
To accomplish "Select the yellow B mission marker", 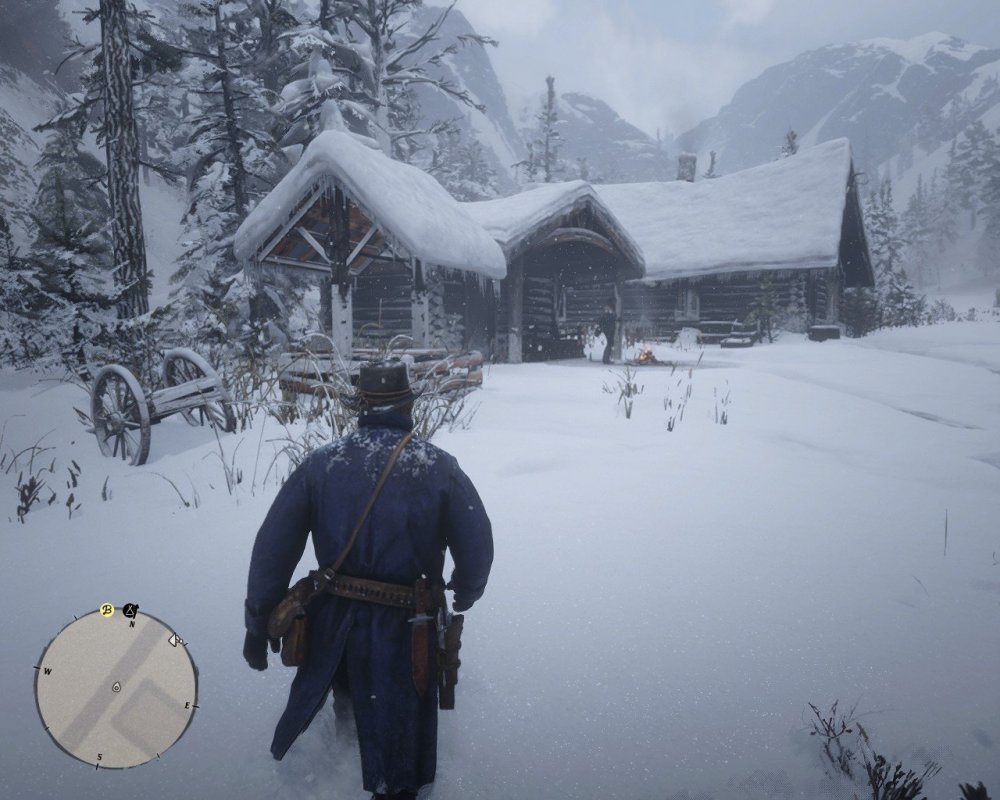I will [106, 610].
